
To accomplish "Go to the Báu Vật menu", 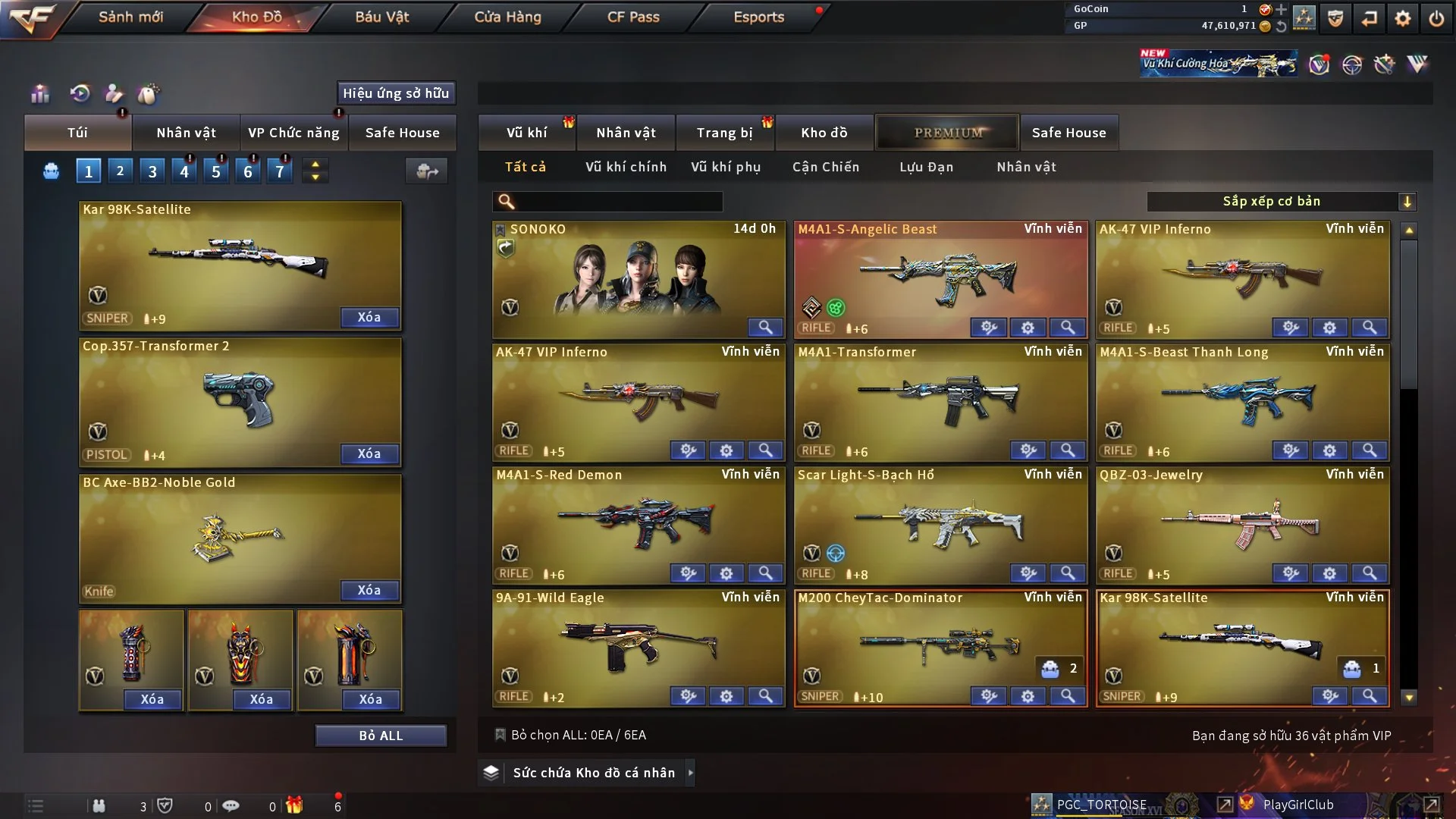I will click(x=381, y=17).
